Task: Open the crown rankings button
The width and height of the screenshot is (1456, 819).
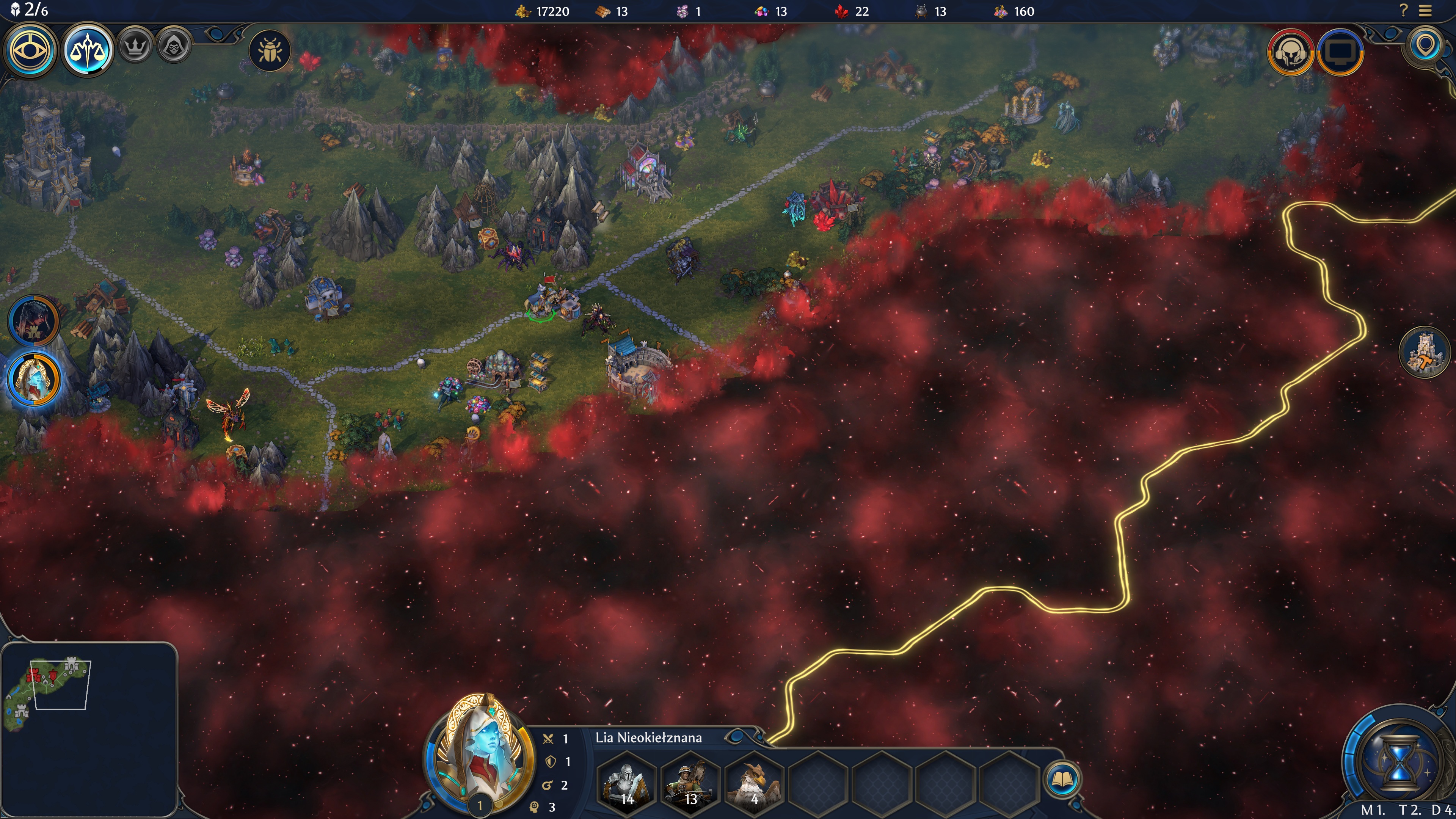Action: click(135, 46)
